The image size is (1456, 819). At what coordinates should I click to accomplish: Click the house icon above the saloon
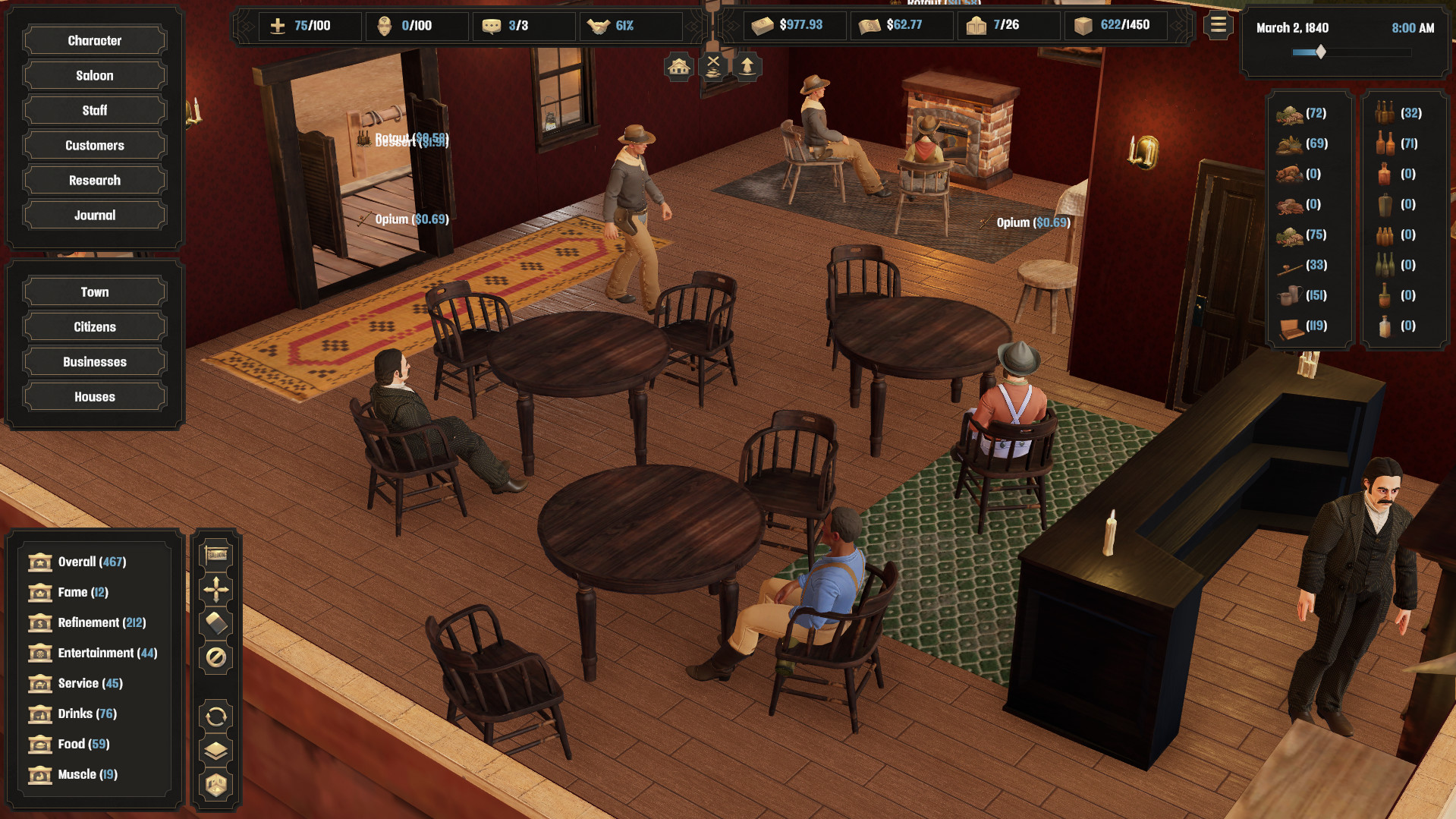(678, 65)
